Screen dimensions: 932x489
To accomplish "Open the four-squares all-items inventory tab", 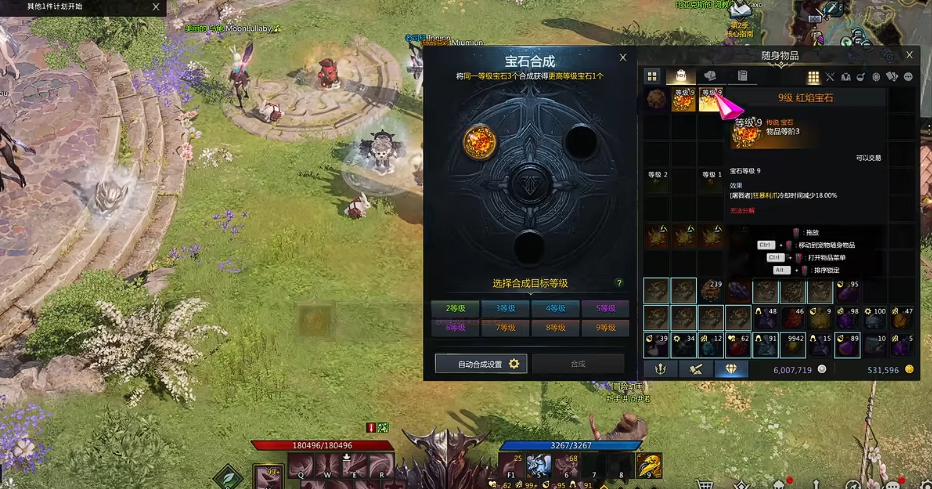I will pos(652,76).
